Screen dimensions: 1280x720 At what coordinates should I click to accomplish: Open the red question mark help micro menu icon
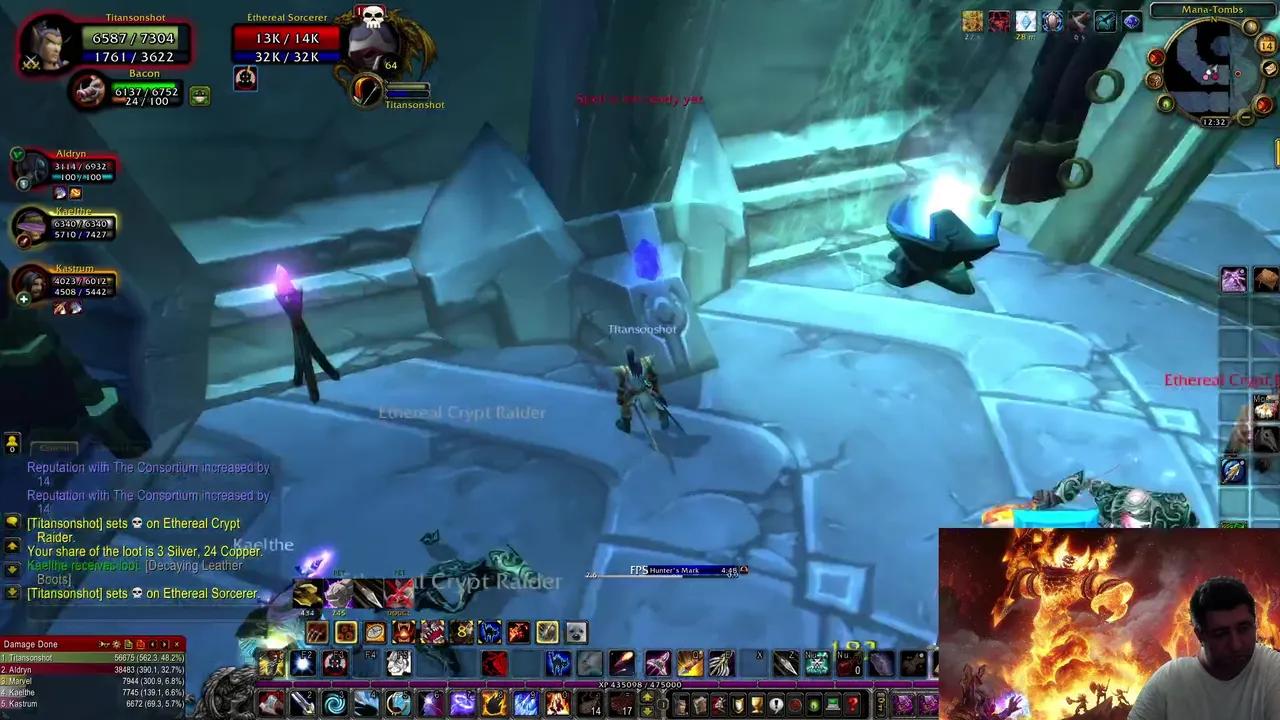pyautogui.click(x=853, y=704)
